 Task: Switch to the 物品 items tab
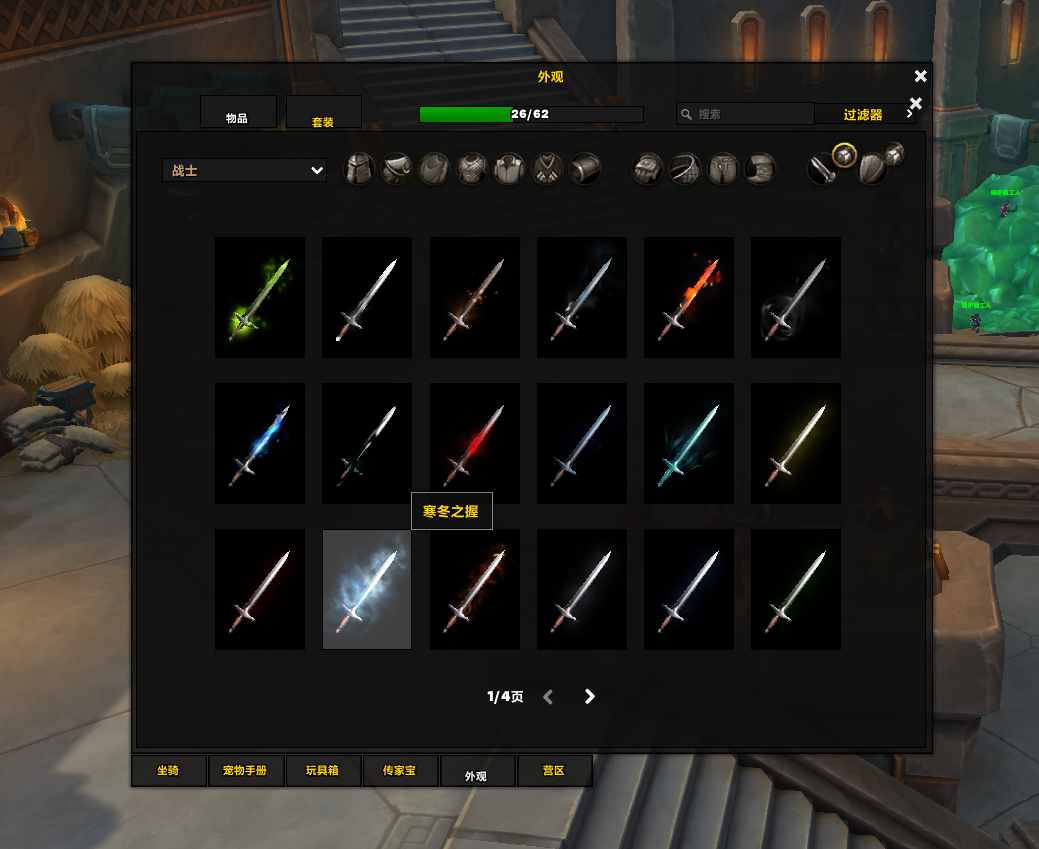coord(237,113)
